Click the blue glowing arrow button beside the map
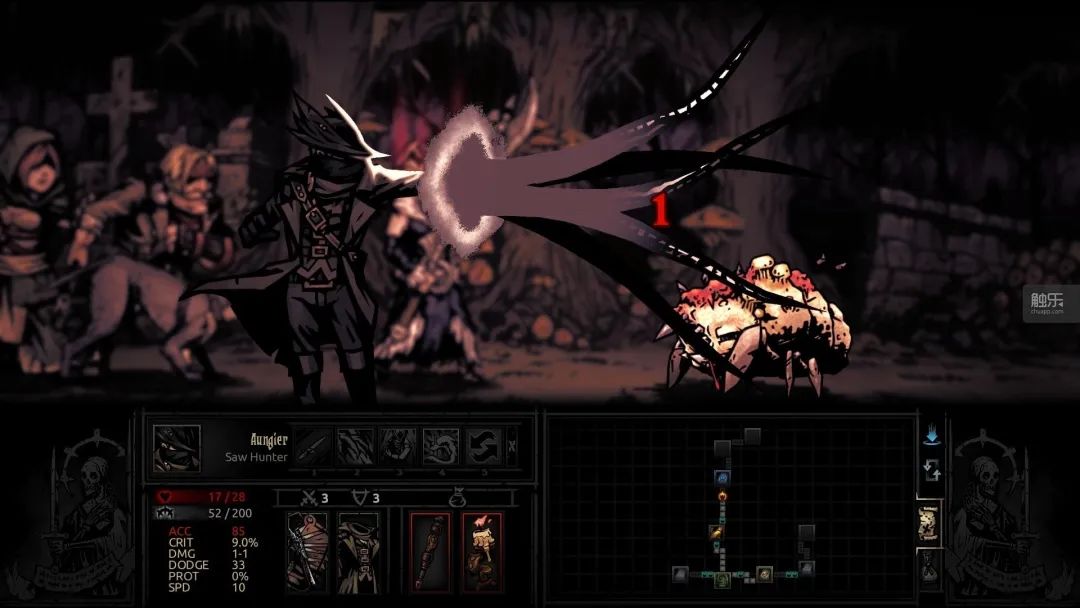 pyautogui.click(x=931, y=436)
